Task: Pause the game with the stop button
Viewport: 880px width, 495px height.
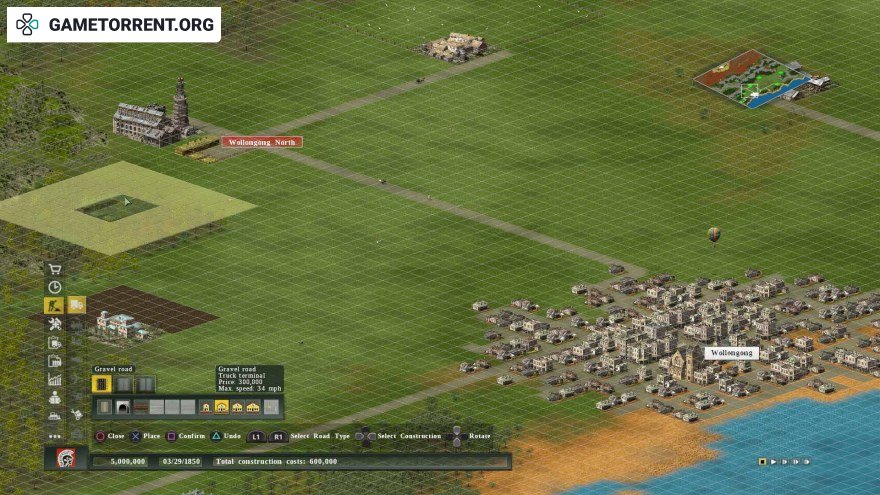Action: coord(762,462)
